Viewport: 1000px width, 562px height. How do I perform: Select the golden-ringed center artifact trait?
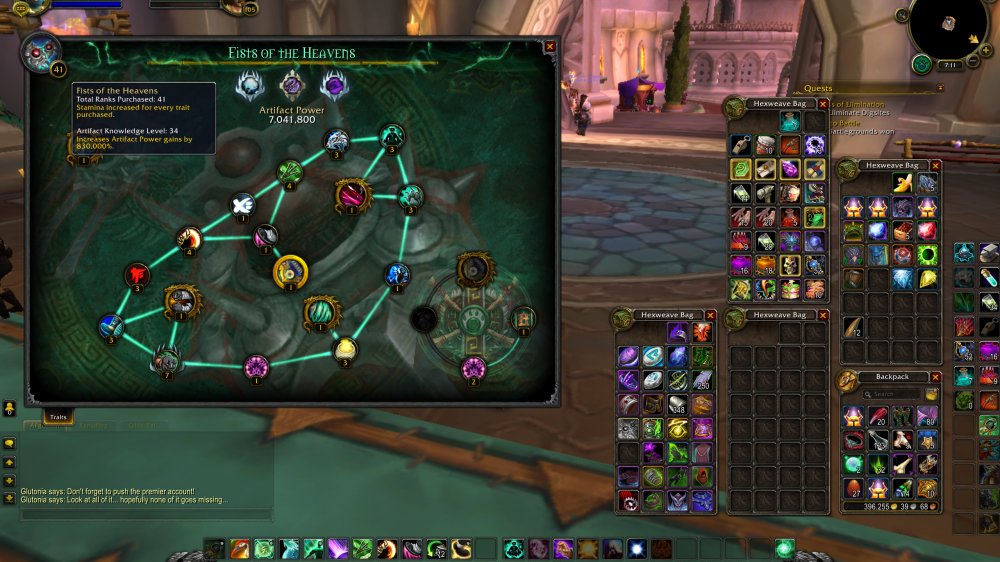[x=291, y=271]
